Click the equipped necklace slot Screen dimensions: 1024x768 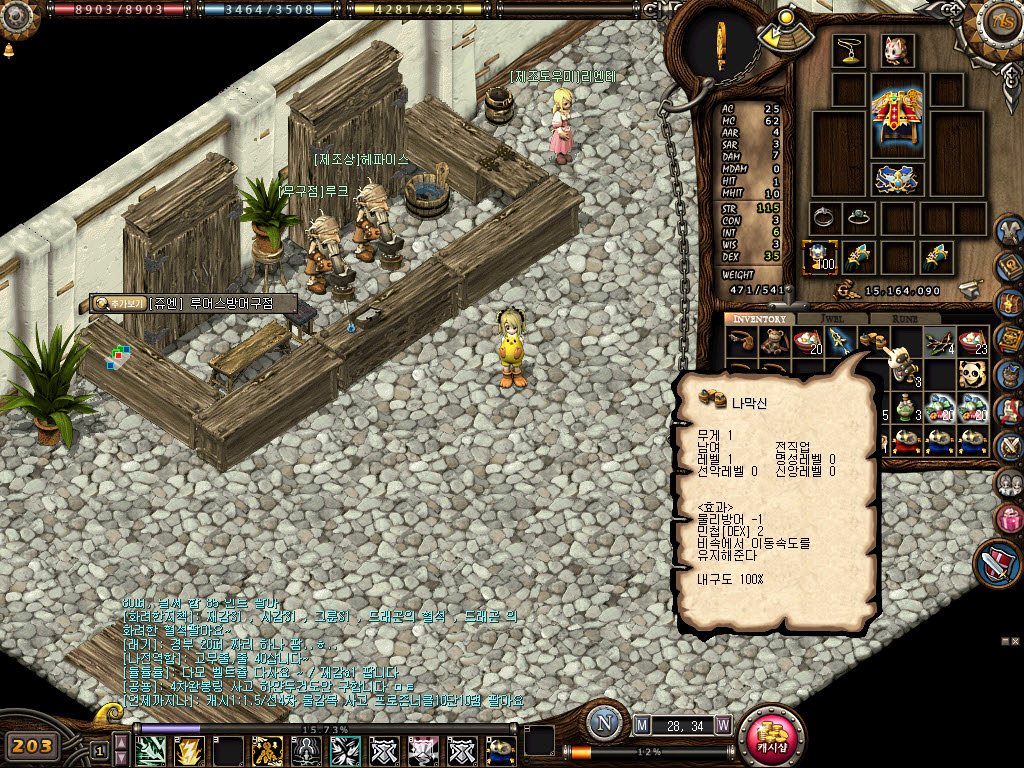pos(849,52)
